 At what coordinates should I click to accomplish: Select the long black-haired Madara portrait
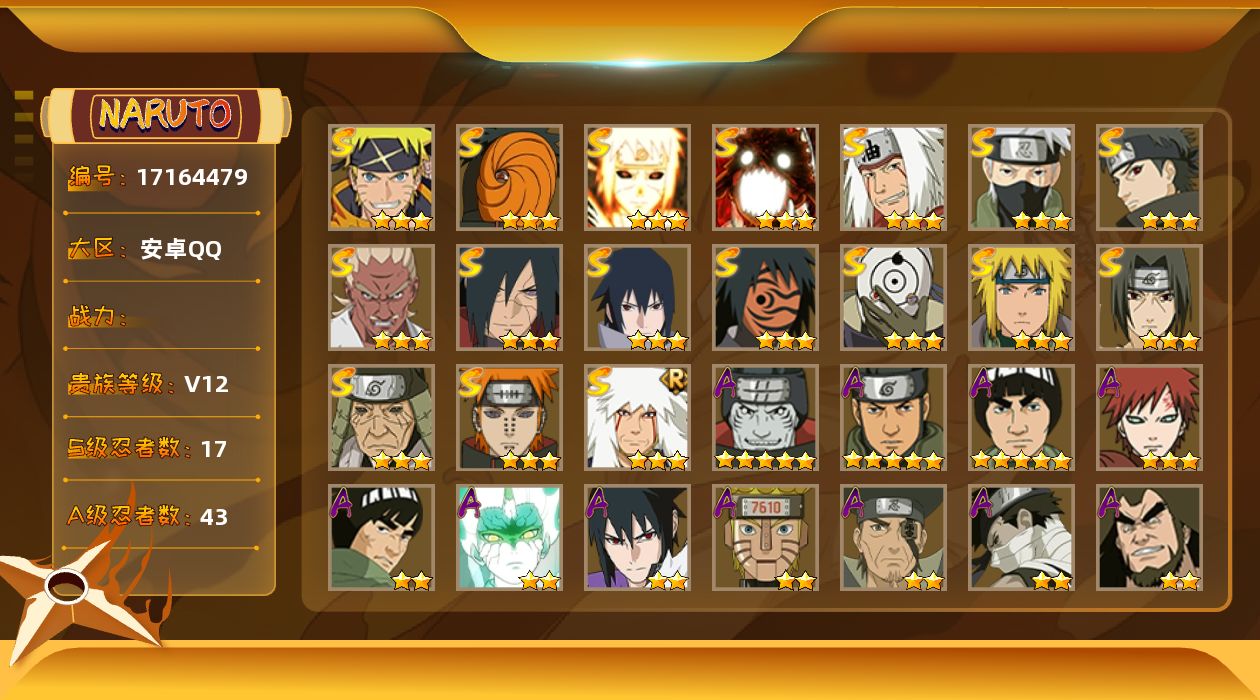tap(509, 297)
